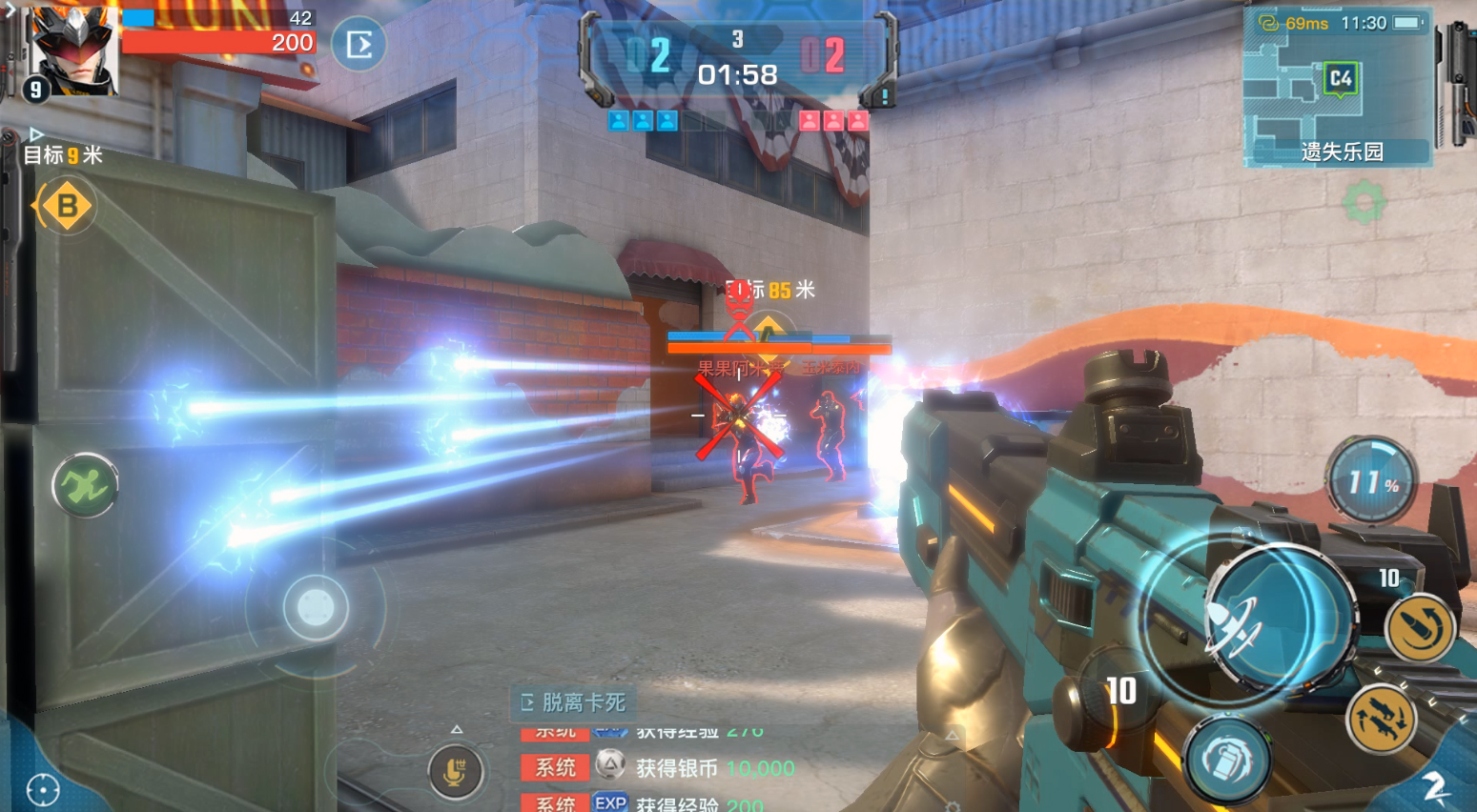1477x812 pixels.
Task: Tap the exit match button beside the health bar
Action: point(359,44)
